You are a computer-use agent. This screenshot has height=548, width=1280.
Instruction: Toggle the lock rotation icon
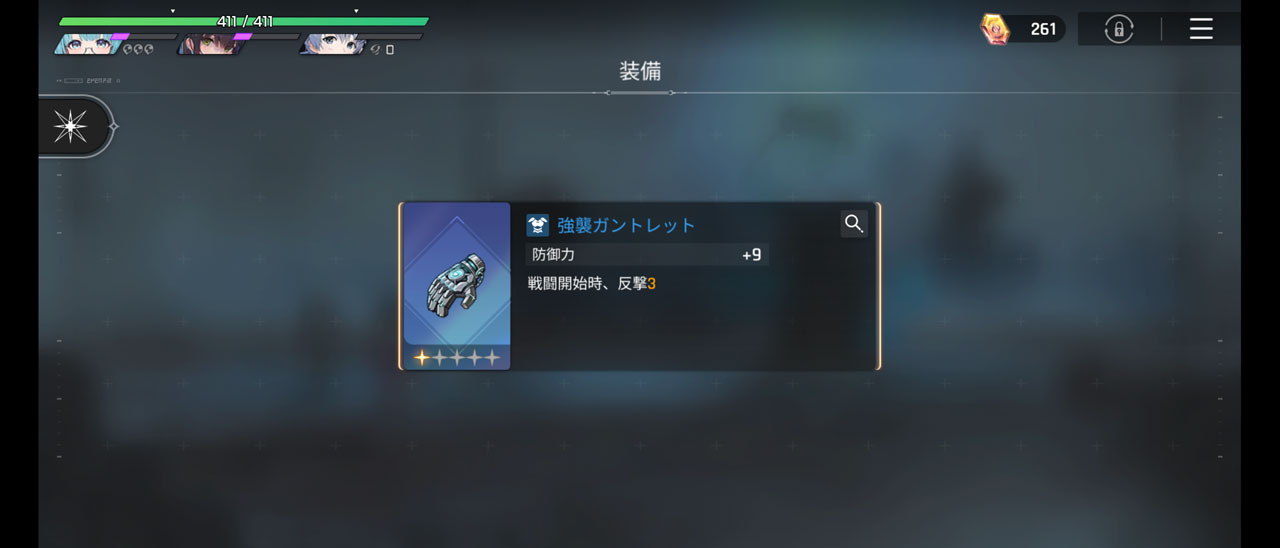pos(1118,29)
